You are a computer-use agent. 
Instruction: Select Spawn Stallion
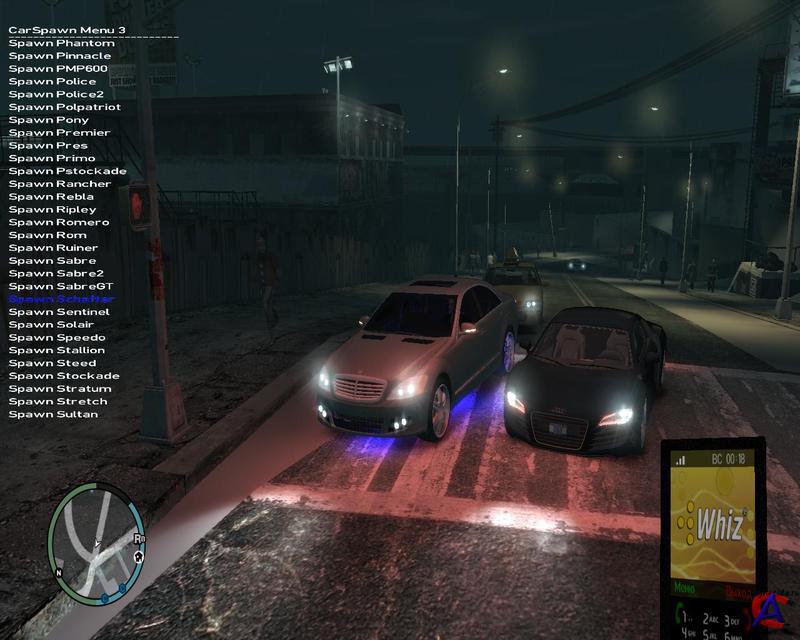click(57, 350)
